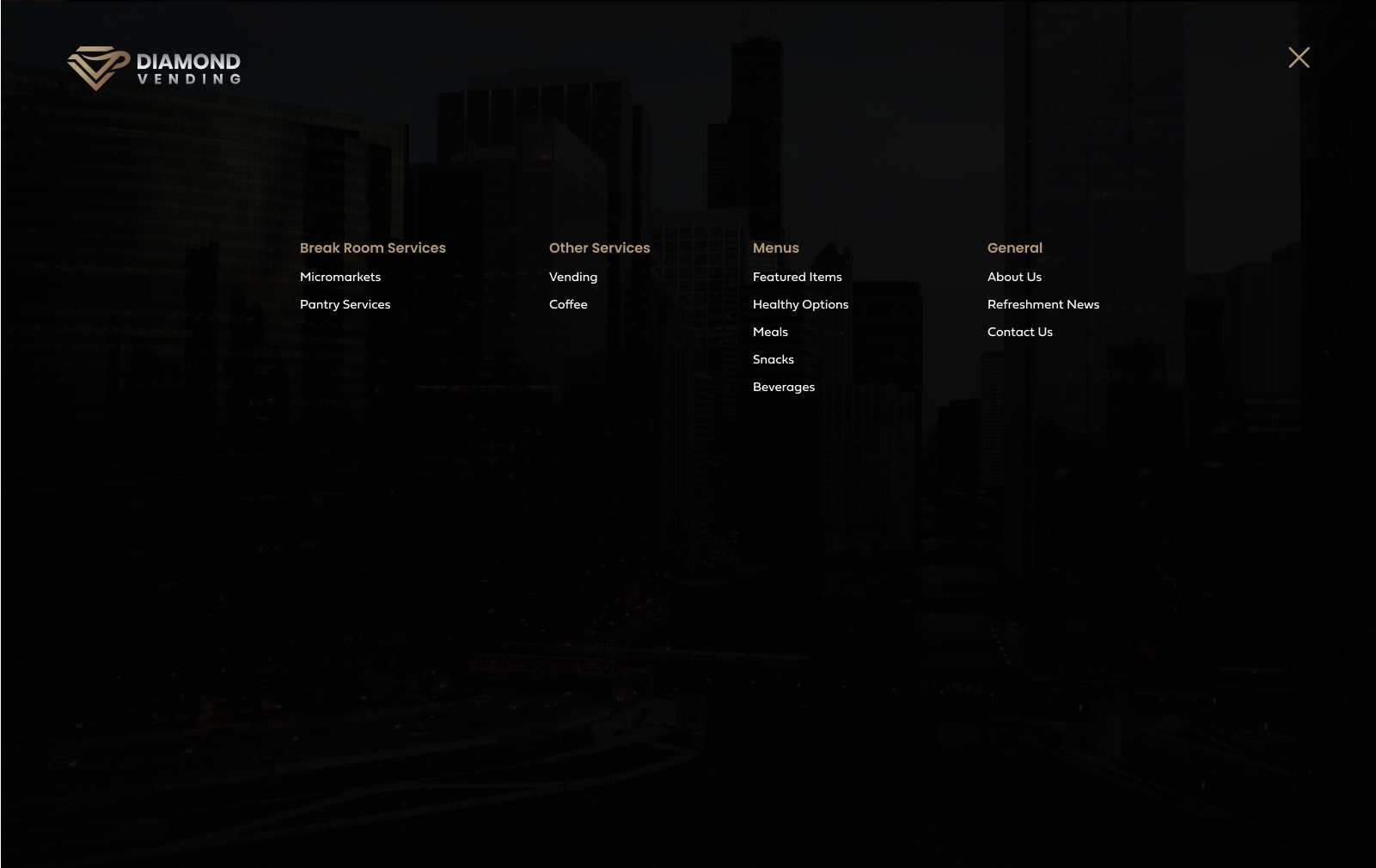Select the General heading
Image resolution: width=1376 pixels, height=868 pixels.
pyautogui.click(x=1014, y=248)
